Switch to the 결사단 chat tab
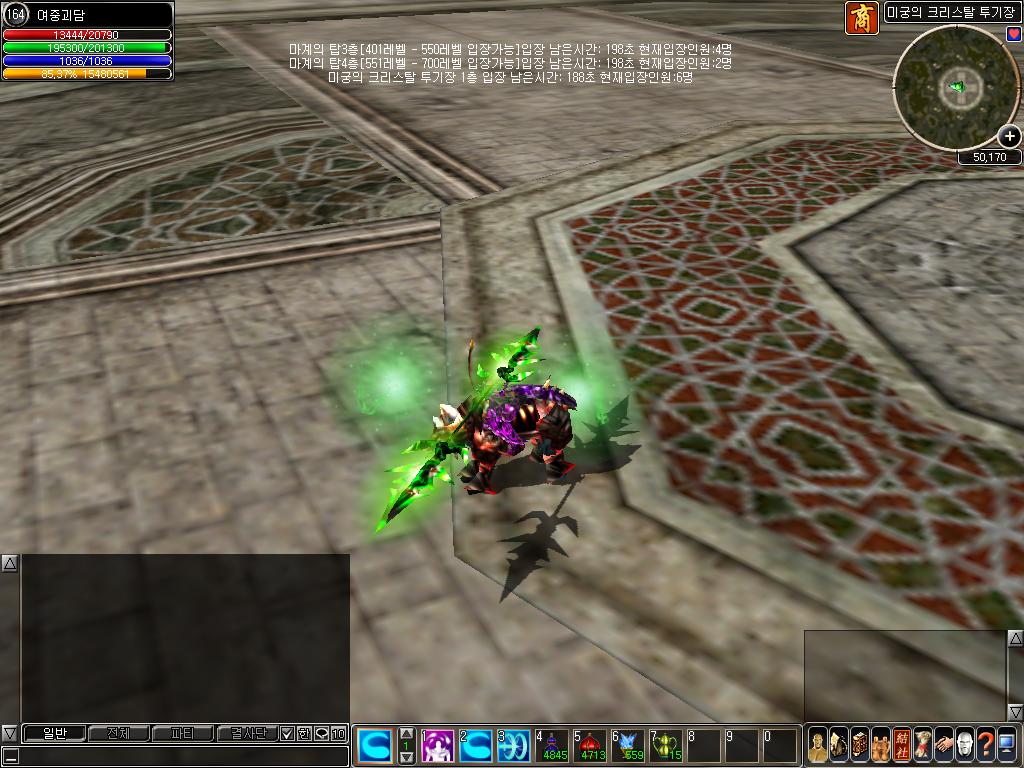Viewport: 1024px width, 768px height. point(246,734)
